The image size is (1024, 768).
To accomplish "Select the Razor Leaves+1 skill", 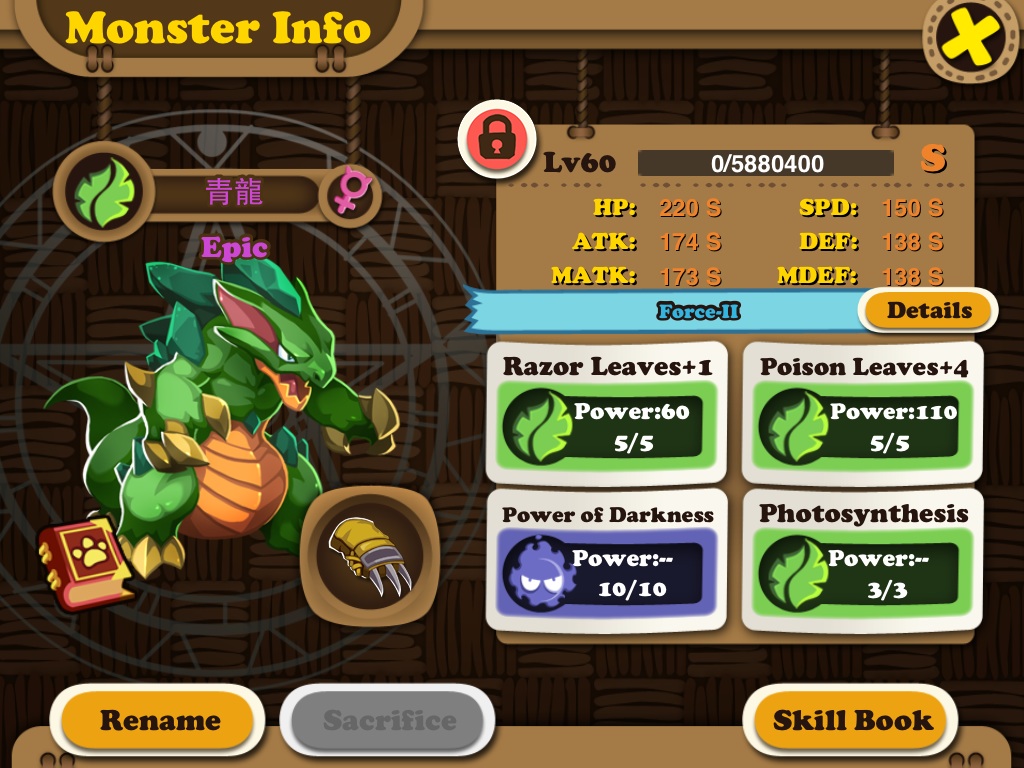I will (607, 413).
